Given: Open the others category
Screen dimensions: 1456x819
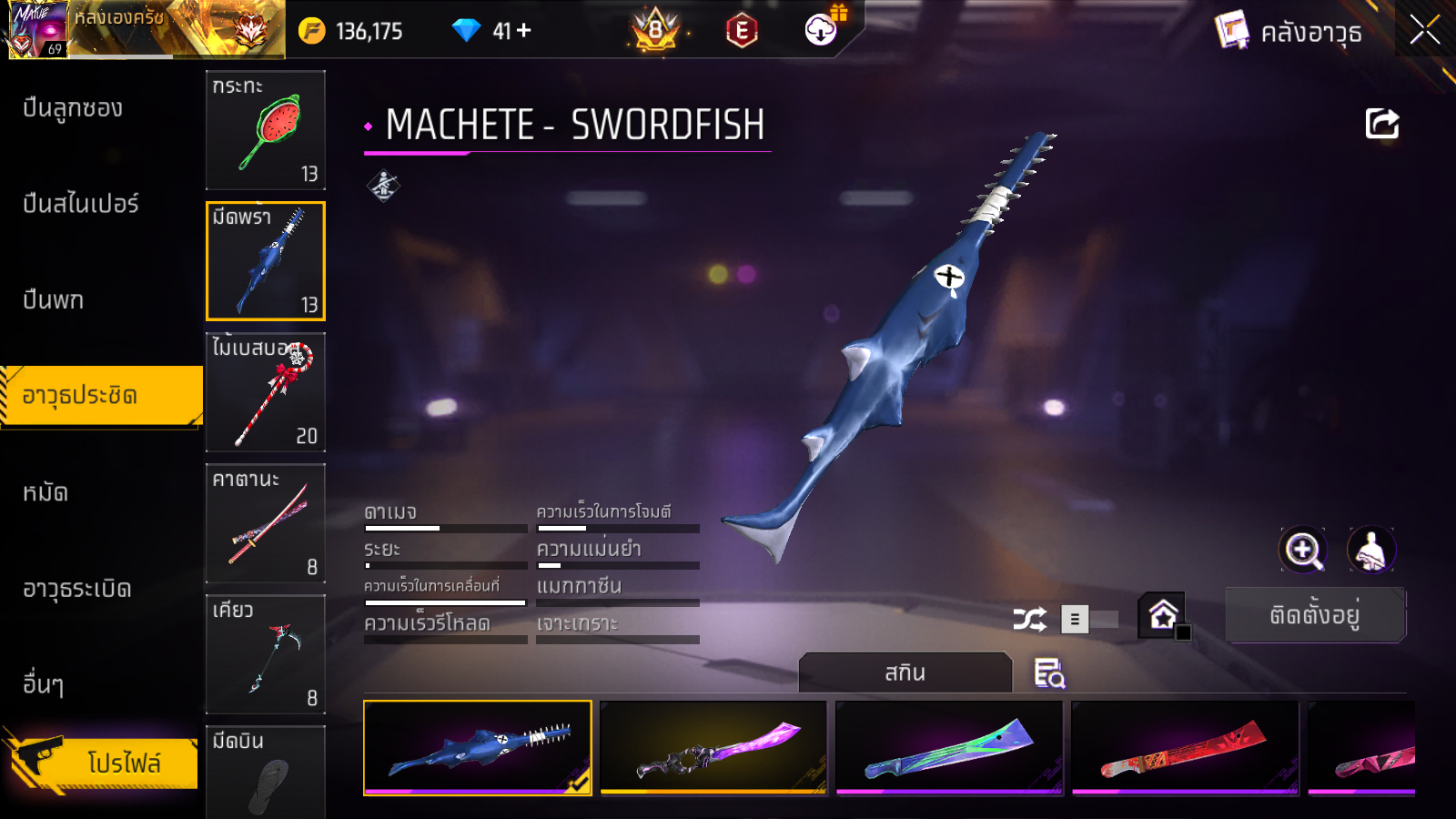Looking at the screenshot, I should point(44,684).
